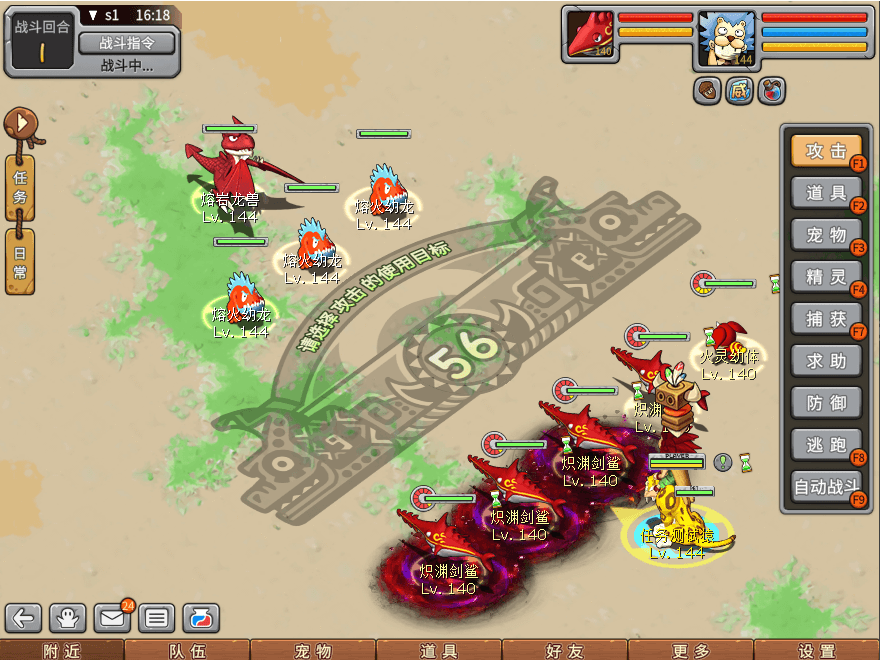Flee battle with the 逃跑 button
The image size is (880, 660).
point(826,445)
